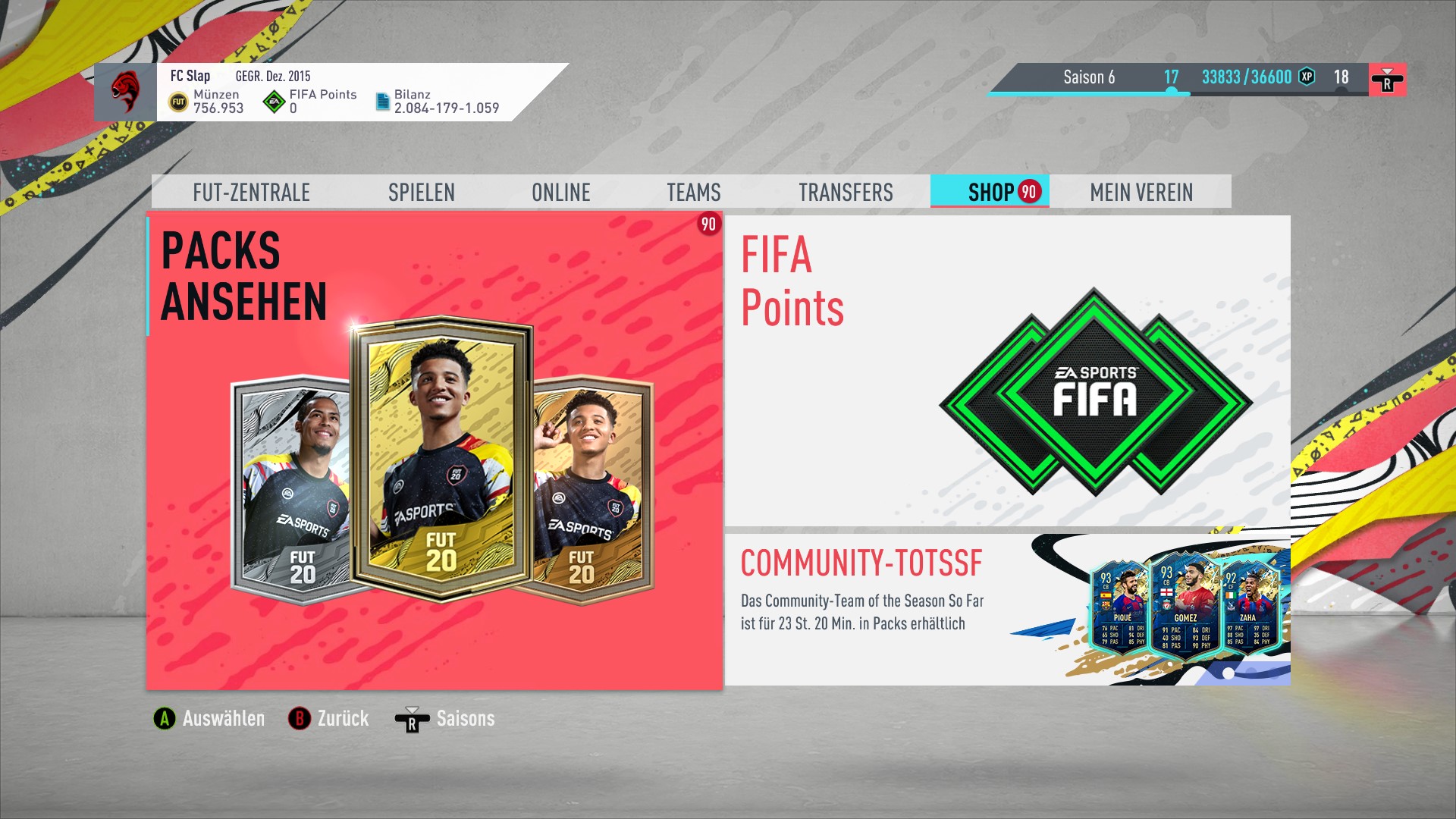Select the FIFA Points tile

click(x=1007, y=372)
